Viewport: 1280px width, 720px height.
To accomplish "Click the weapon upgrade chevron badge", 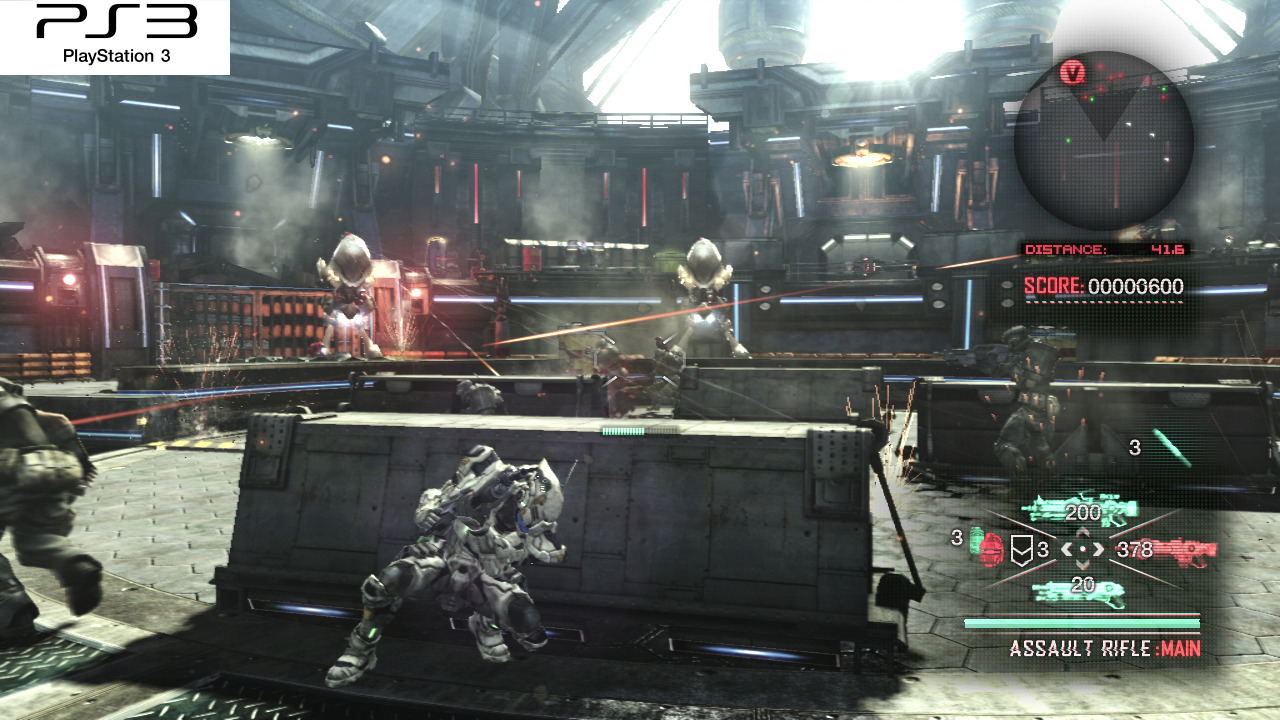I will click(x=1020, y=549).
